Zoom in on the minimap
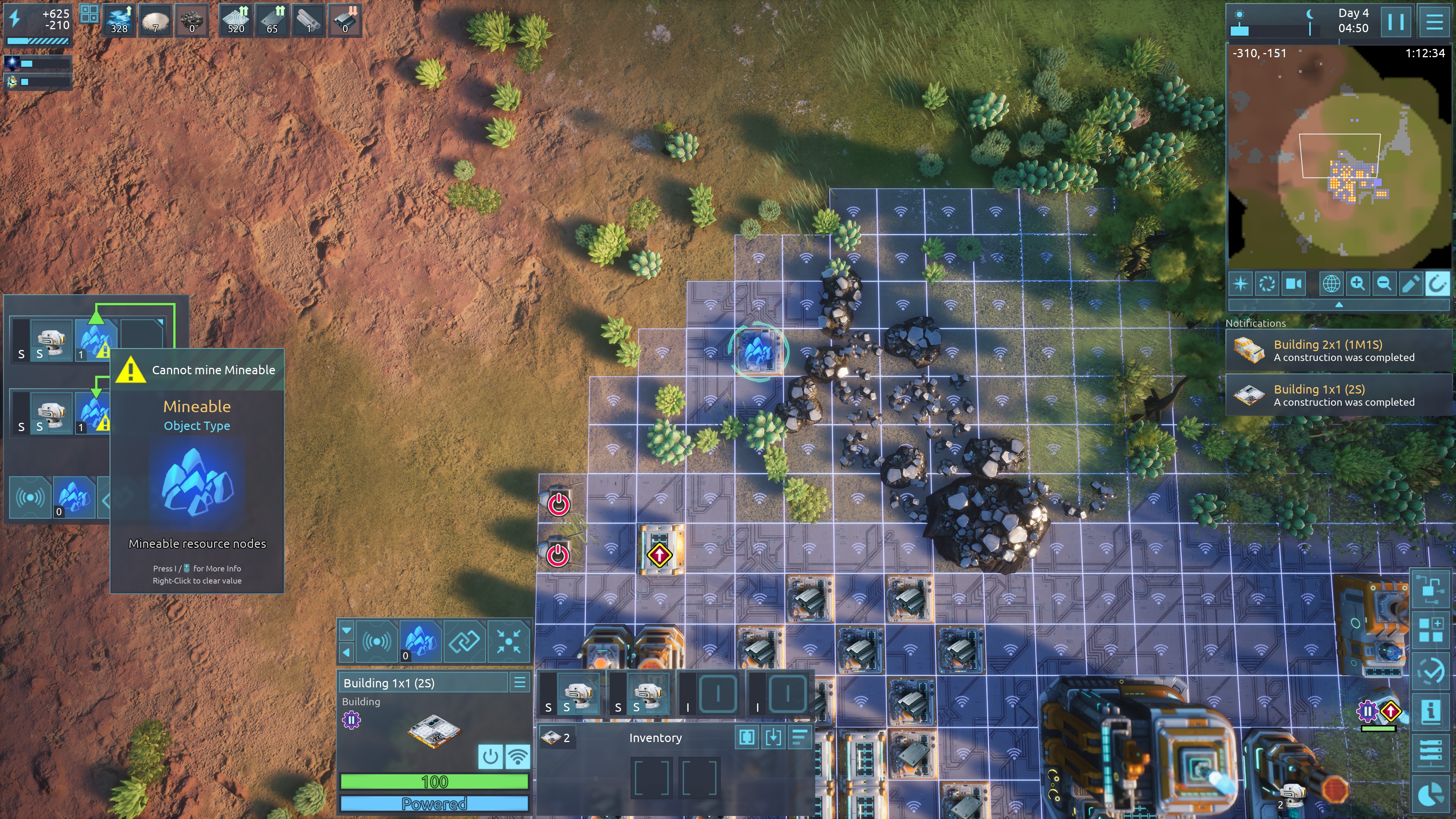The height and width of the screenshot is (819, 1456). [1358, 284]
